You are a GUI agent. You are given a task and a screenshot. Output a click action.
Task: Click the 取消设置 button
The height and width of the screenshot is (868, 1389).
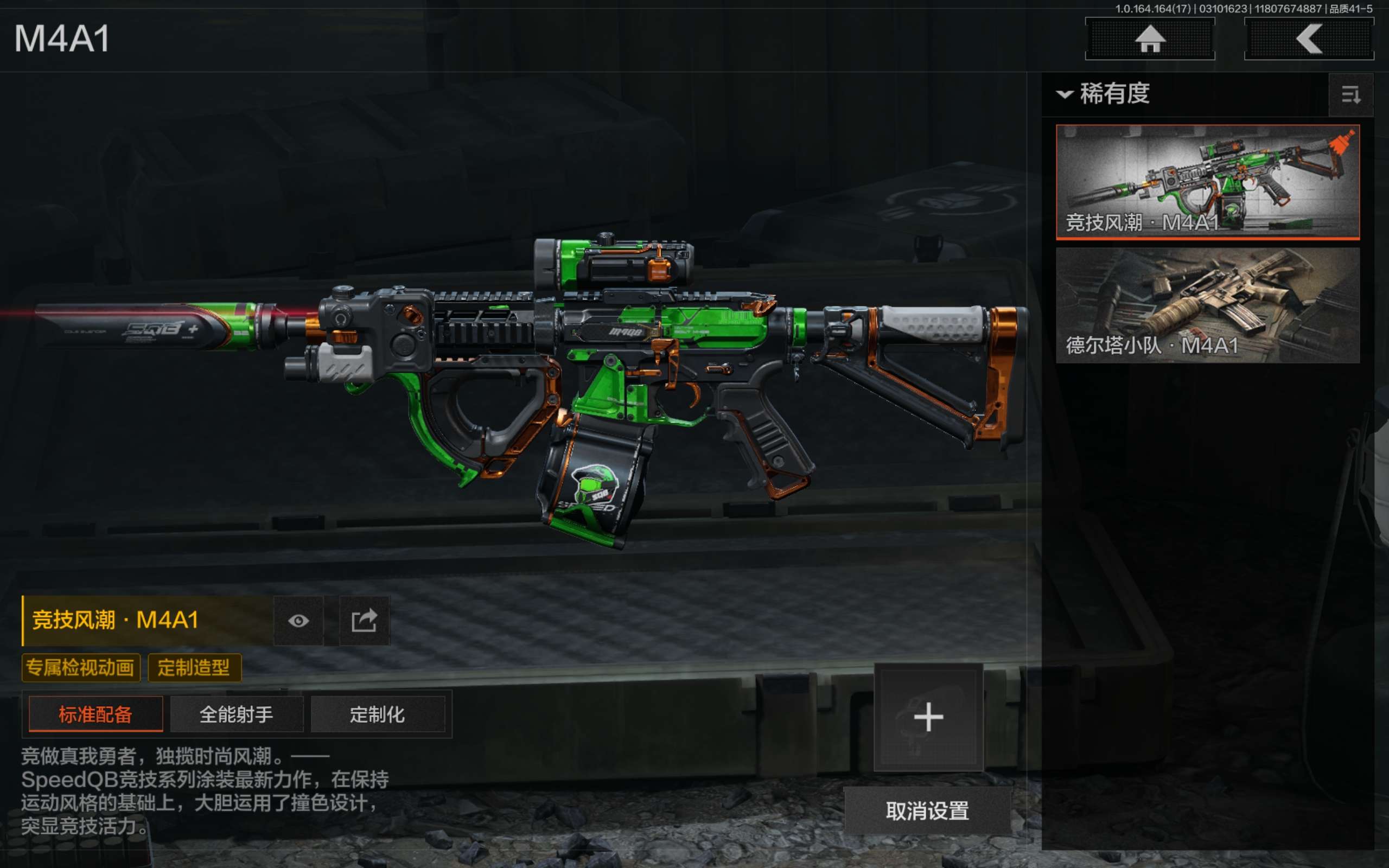(927, 810)
